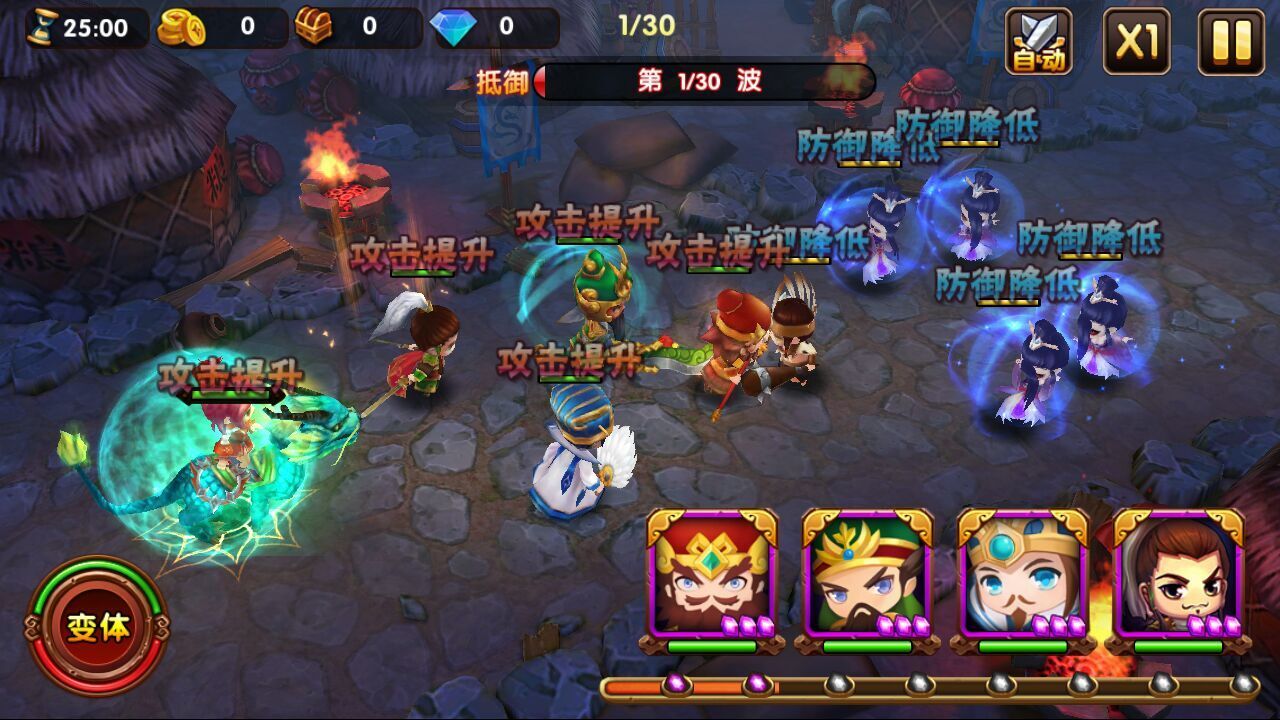Pick the brown-haired goateed hero portrait
1280x720 pixels.
tap(1179, 577)
